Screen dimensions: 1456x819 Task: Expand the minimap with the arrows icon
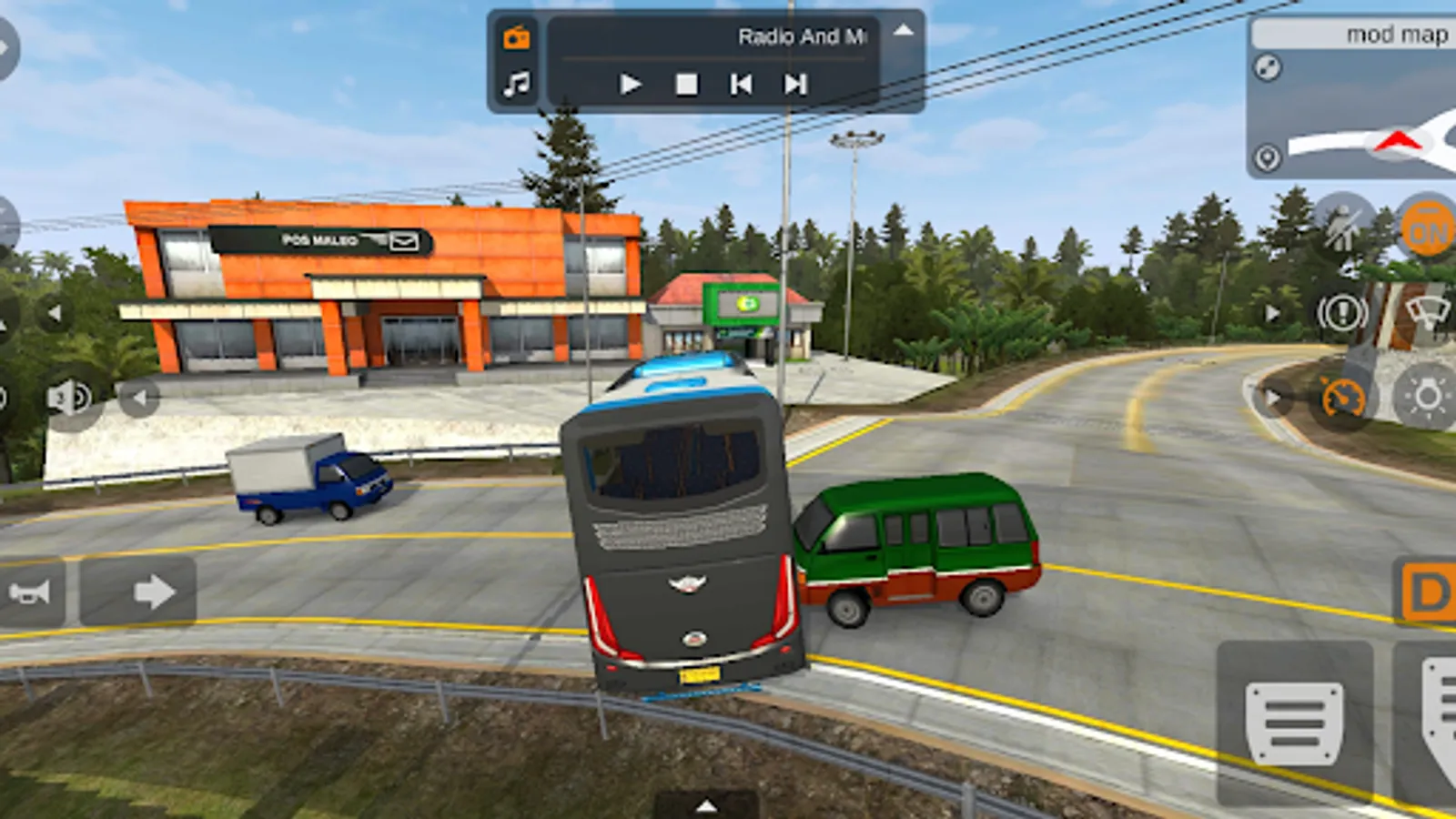click(1268, 67)
